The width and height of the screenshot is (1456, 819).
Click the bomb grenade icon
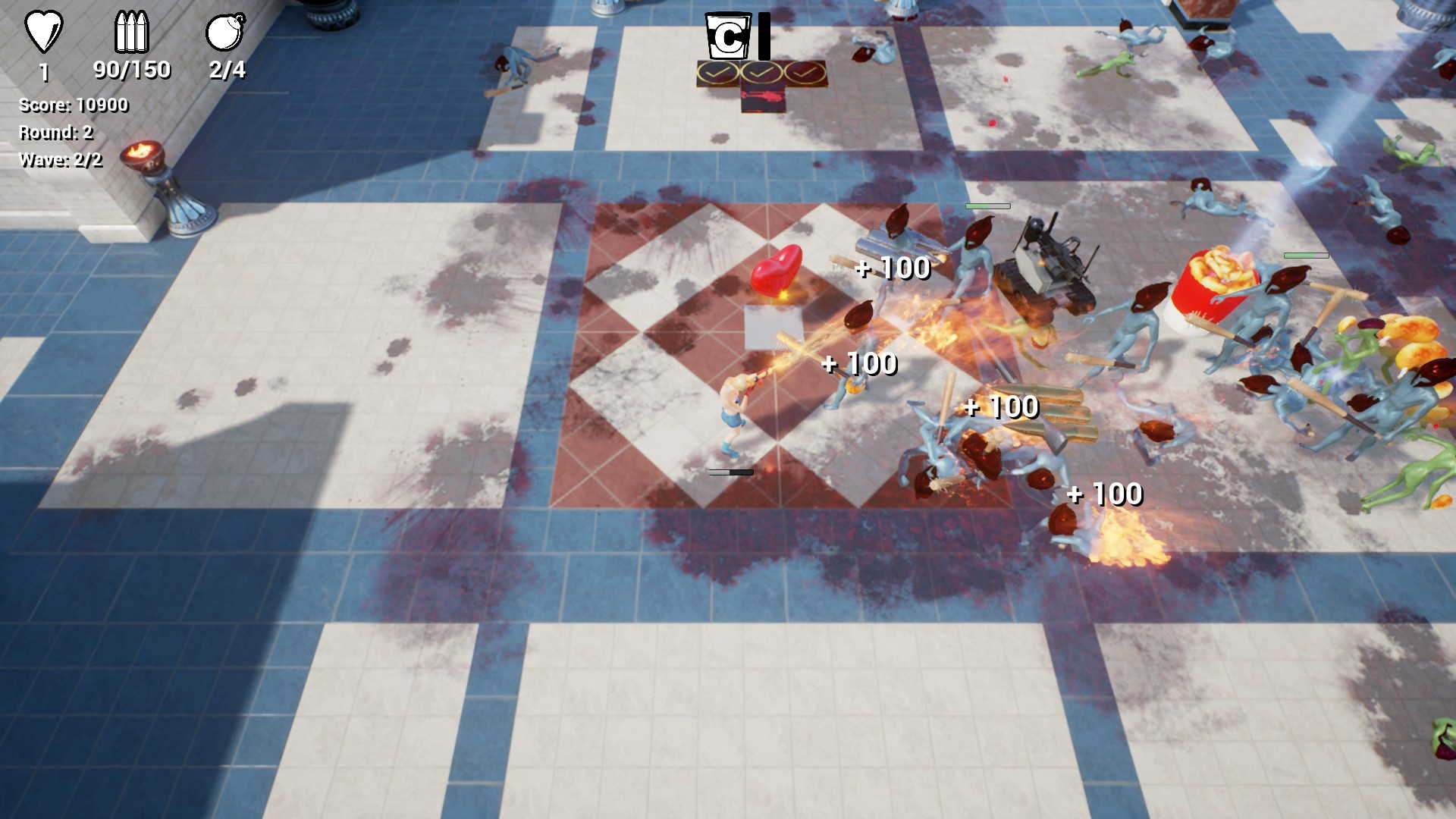[x=225, y=32]
